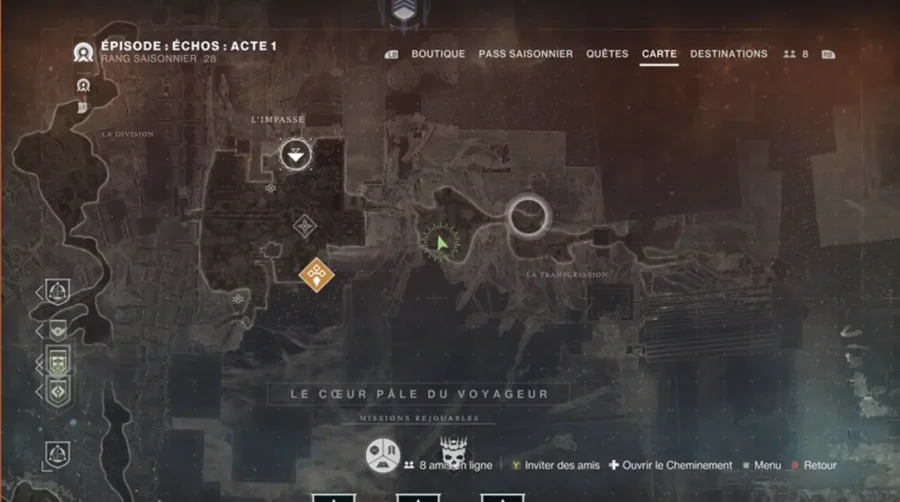Open the friends roster icon showing 8

795,54
